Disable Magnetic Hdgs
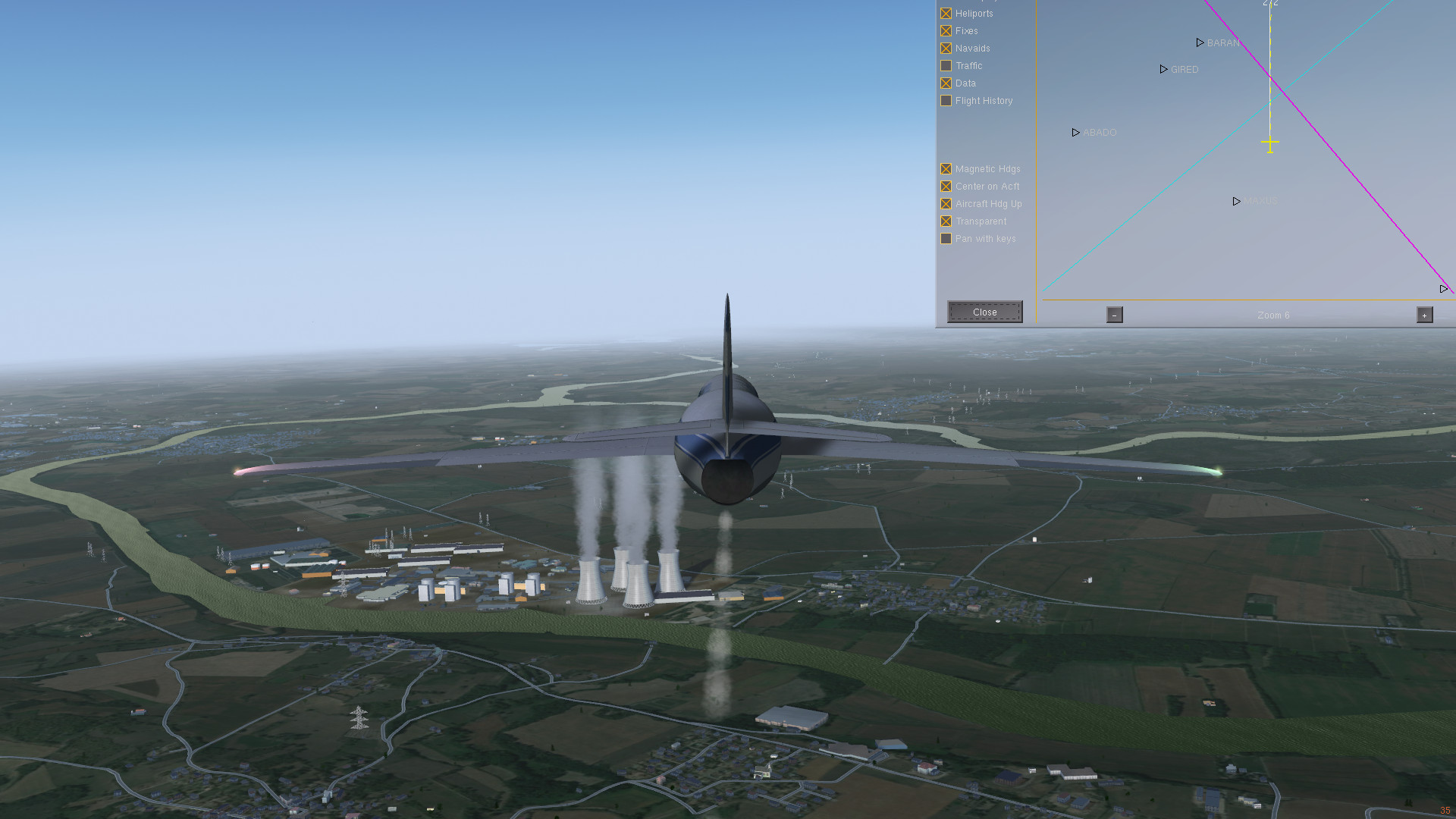 tap(946, 168)
